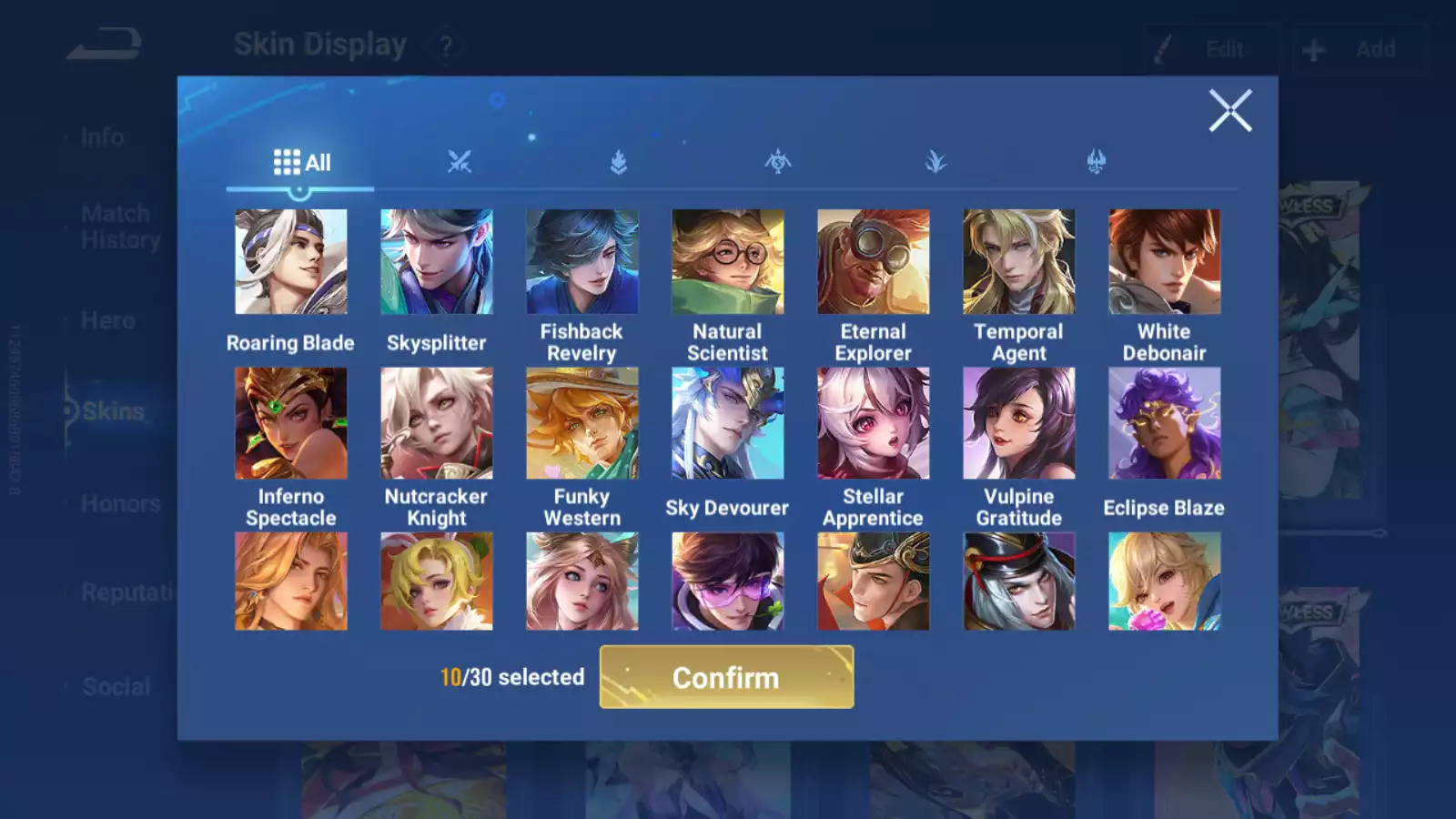The width and height of the screenshot is (1456, 819).
Task: Switch to the All skins tab
Action: click(x=301, y=163)
